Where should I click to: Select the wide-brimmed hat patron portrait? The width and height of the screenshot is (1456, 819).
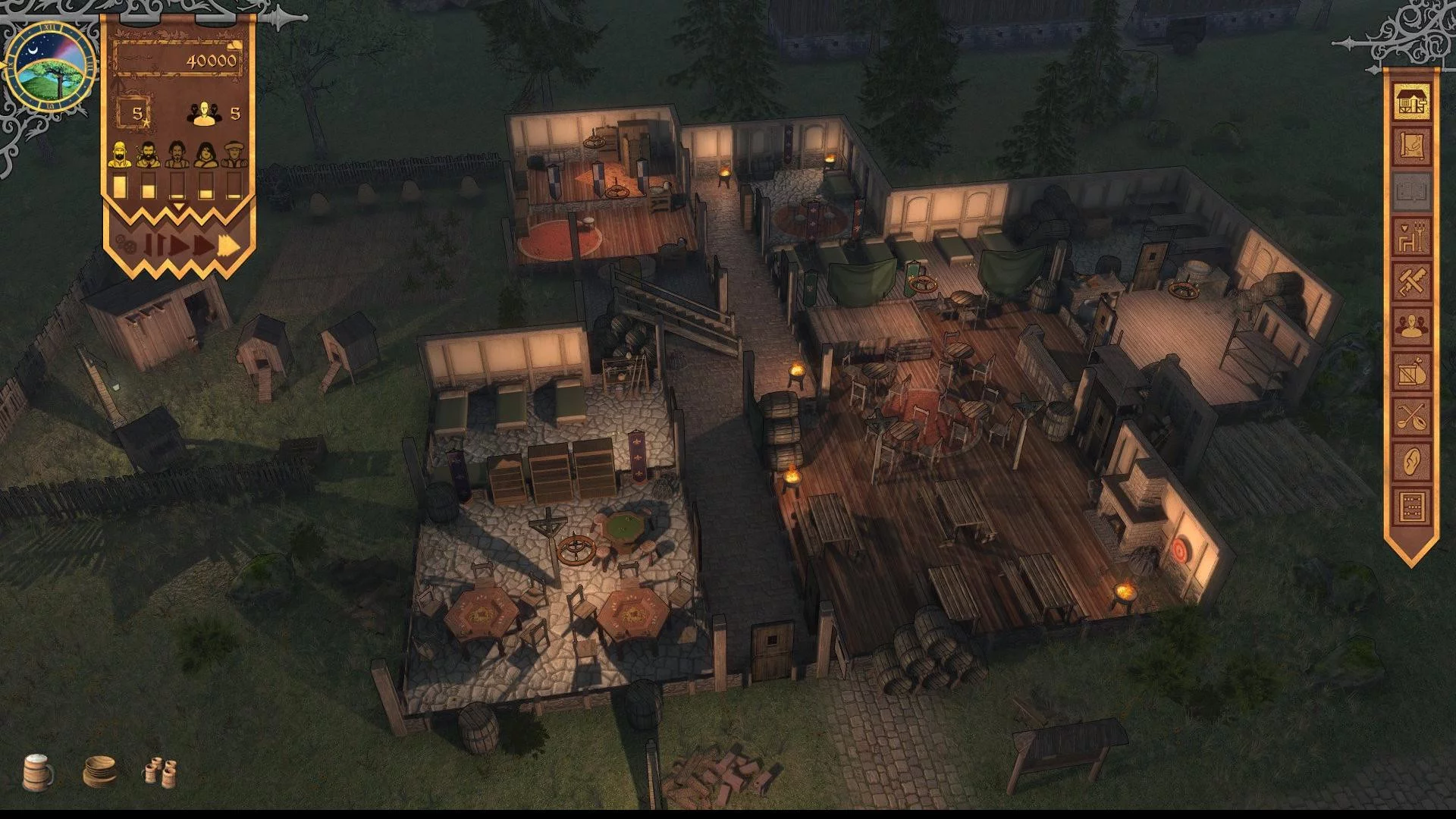(x=234, y=155)
